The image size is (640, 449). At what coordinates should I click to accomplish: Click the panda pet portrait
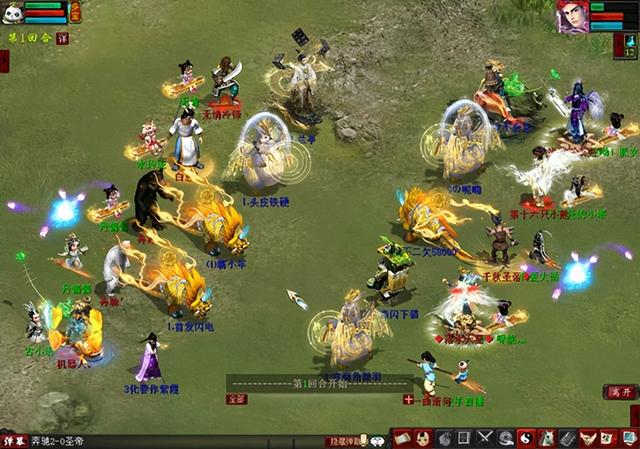(x=13, y=12)
